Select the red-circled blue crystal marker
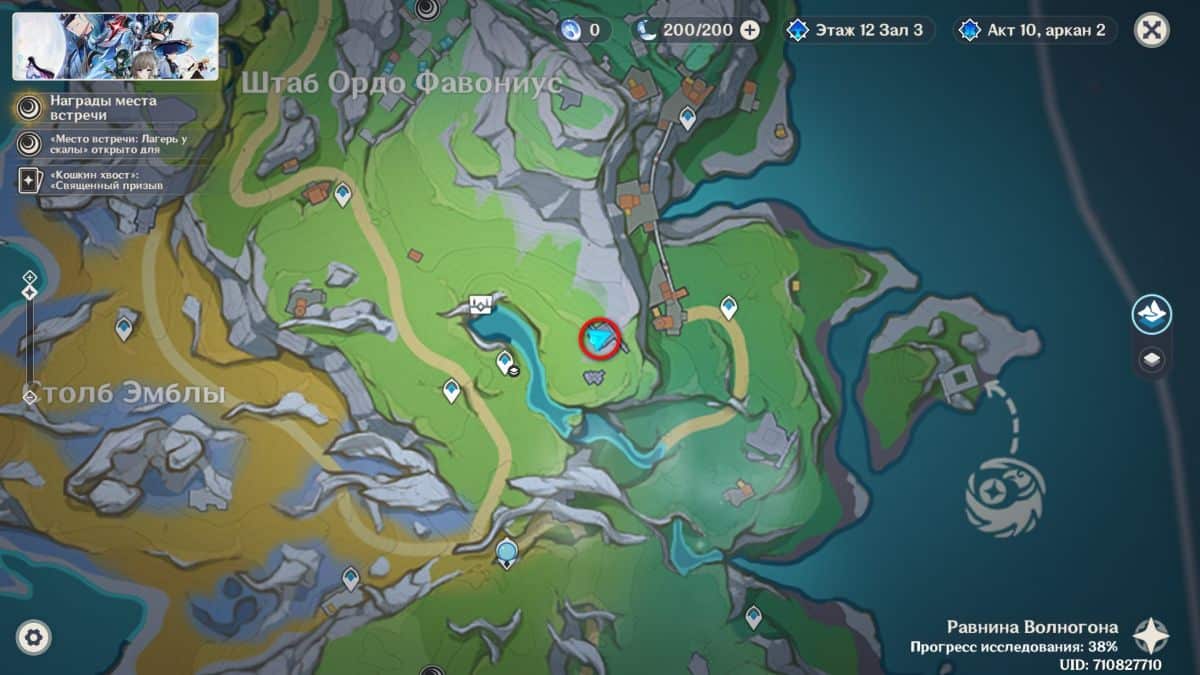Screen dimensions: 1200x675 [x=600, y=340]
